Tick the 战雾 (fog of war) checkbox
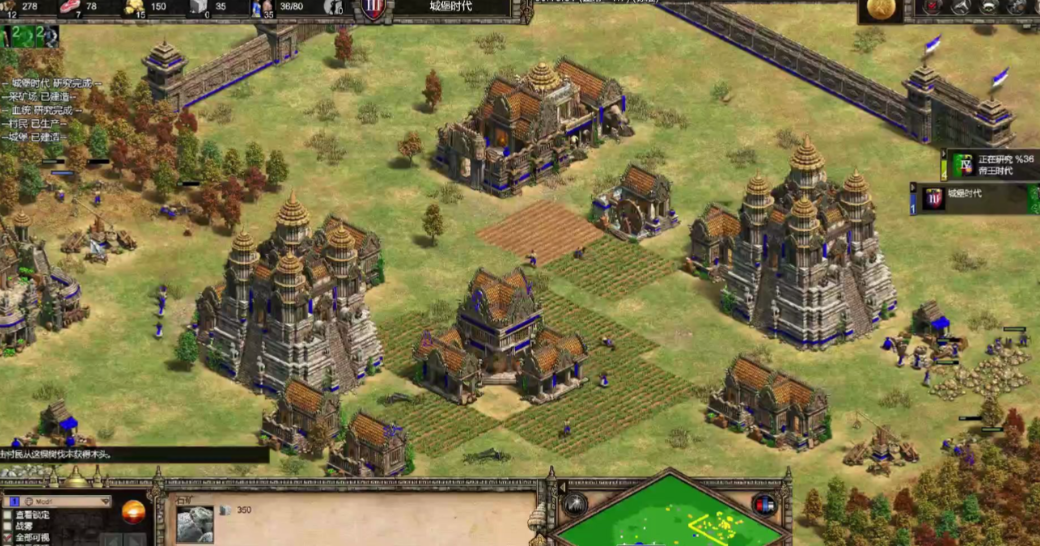 click(8, 524)
